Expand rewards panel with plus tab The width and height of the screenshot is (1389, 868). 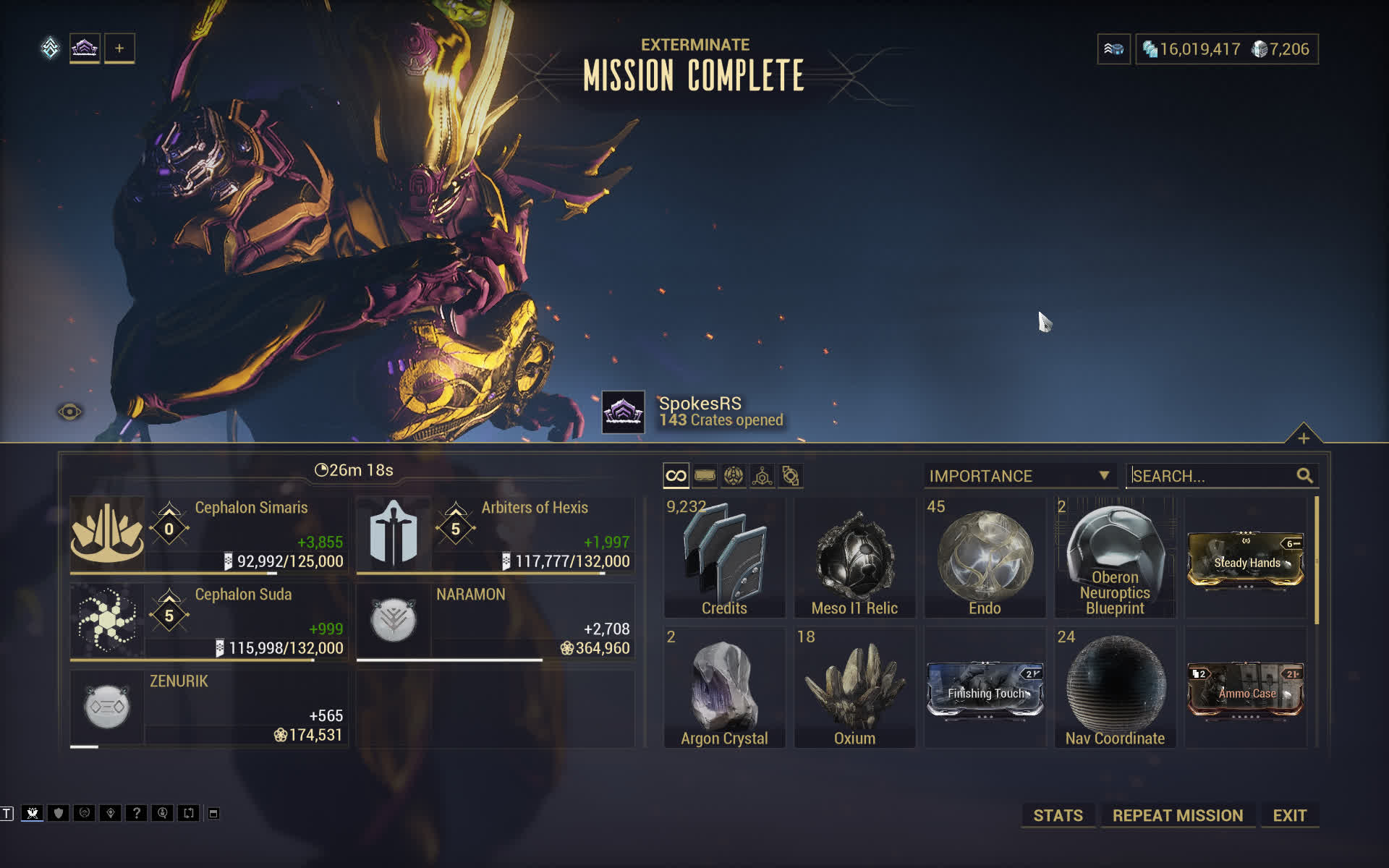(1303, 438)
